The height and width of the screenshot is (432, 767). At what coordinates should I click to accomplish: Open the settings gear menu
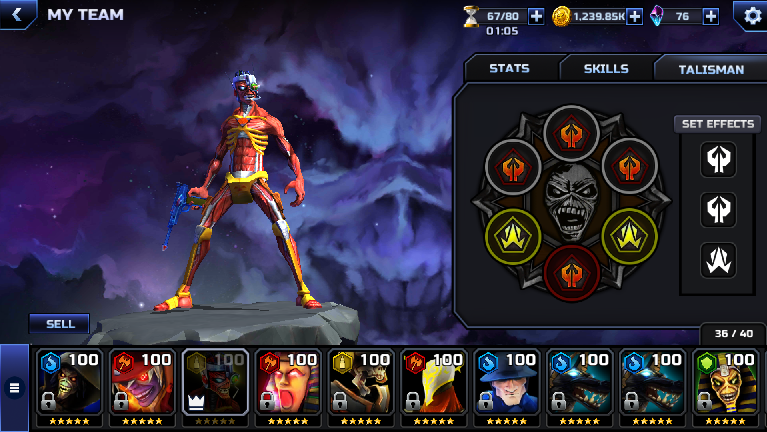point(750,15)
